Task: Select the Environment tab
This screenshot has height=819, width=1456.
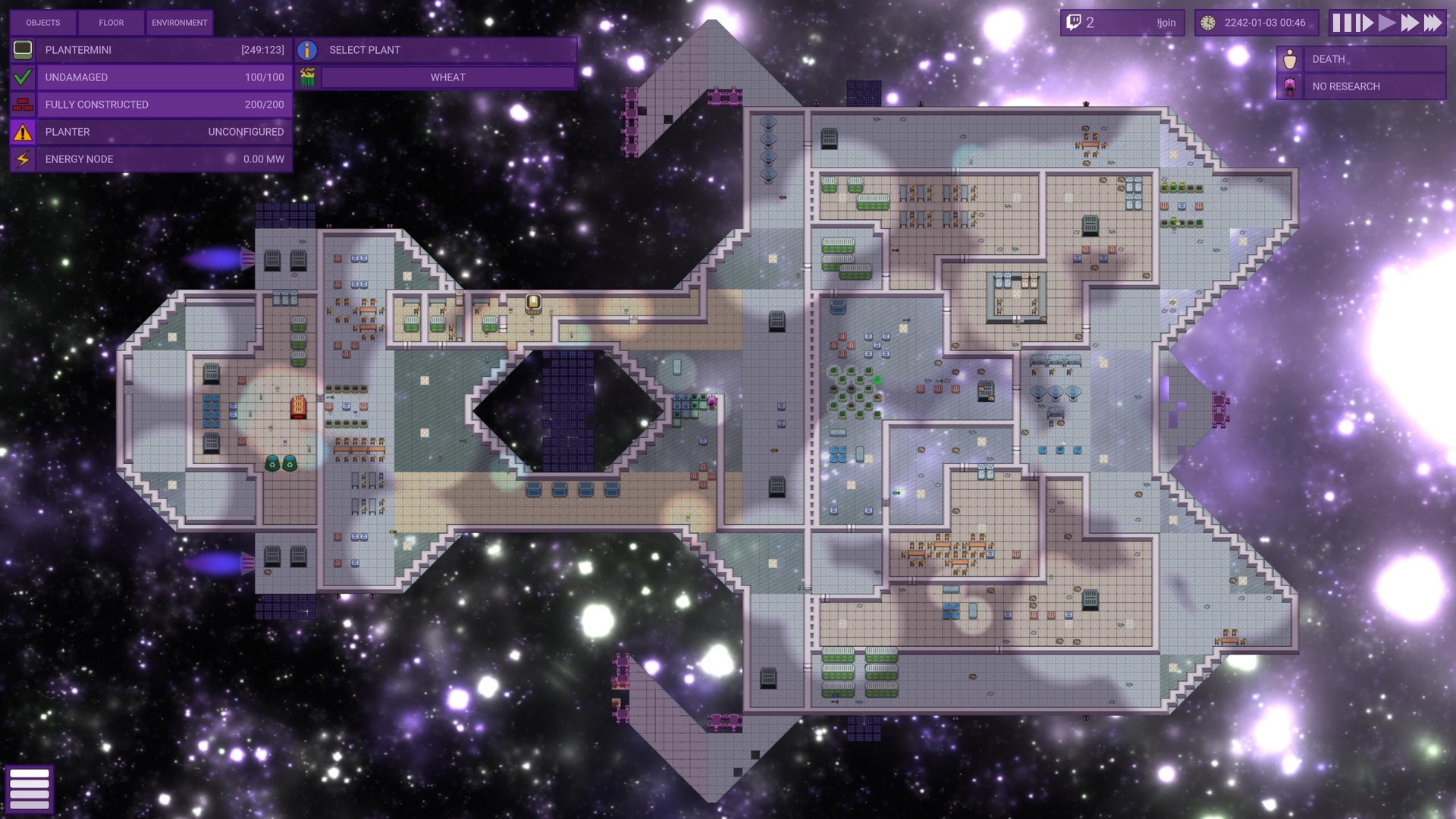Action: pyautogui.click(x=179, y=23)
